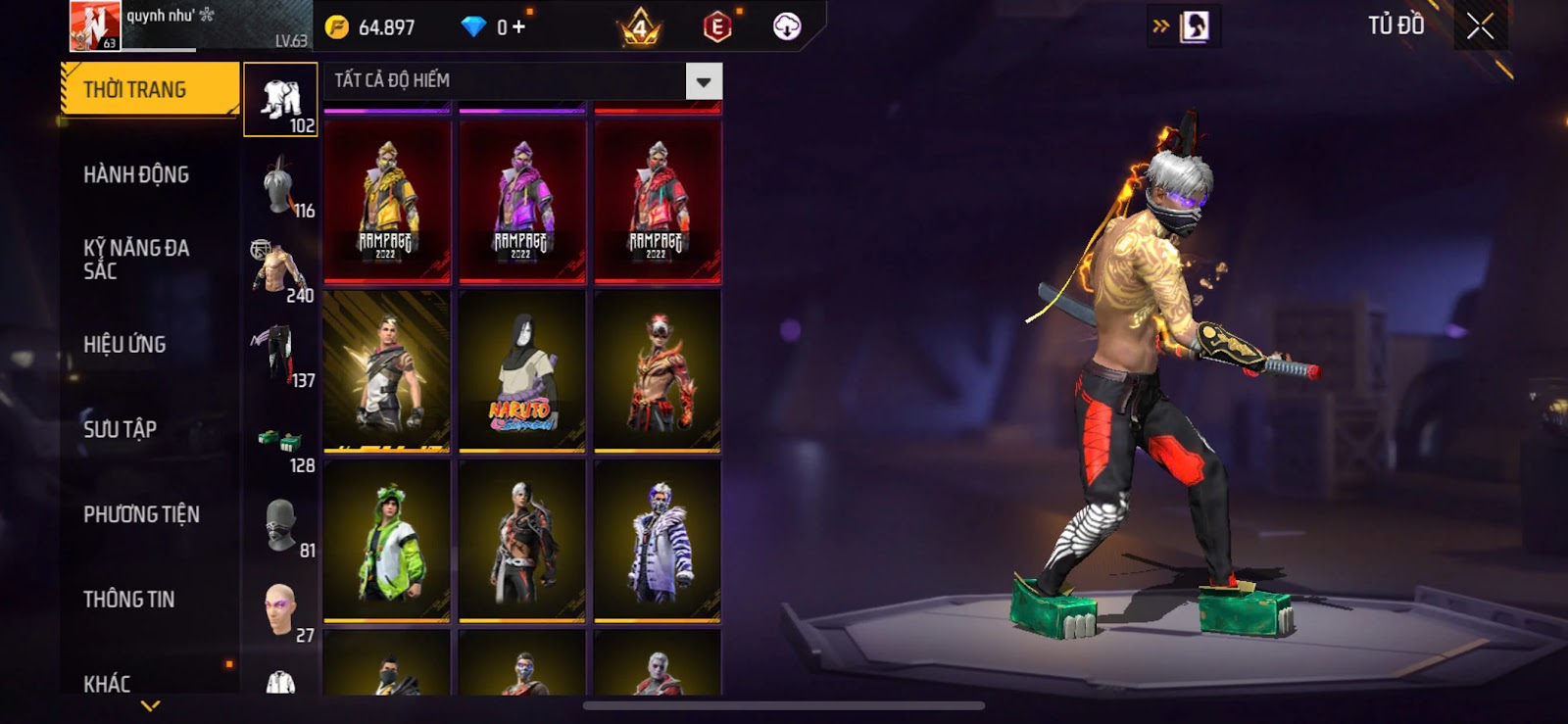Equip the green dinosaur hoodie outfit

click(x=387, y=542)
